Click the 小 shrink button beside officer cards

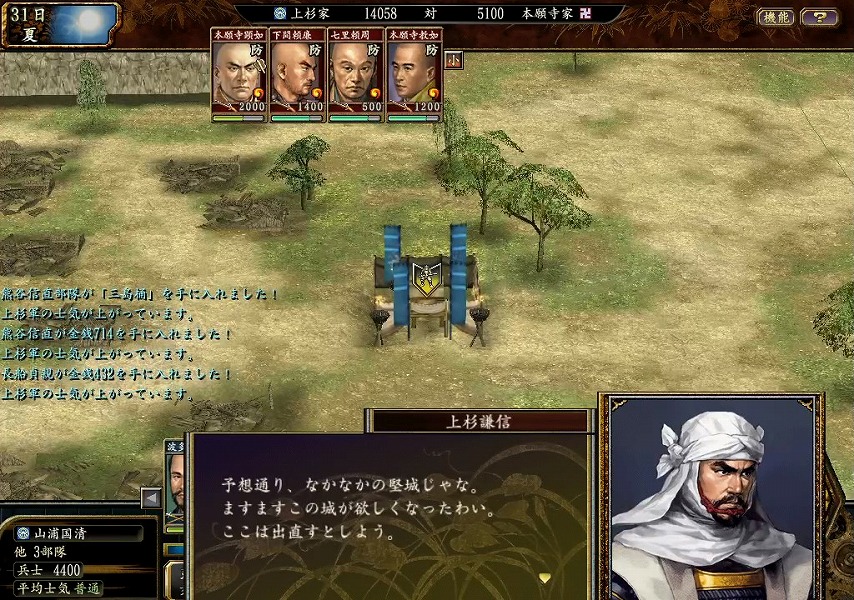pos(454,60)
